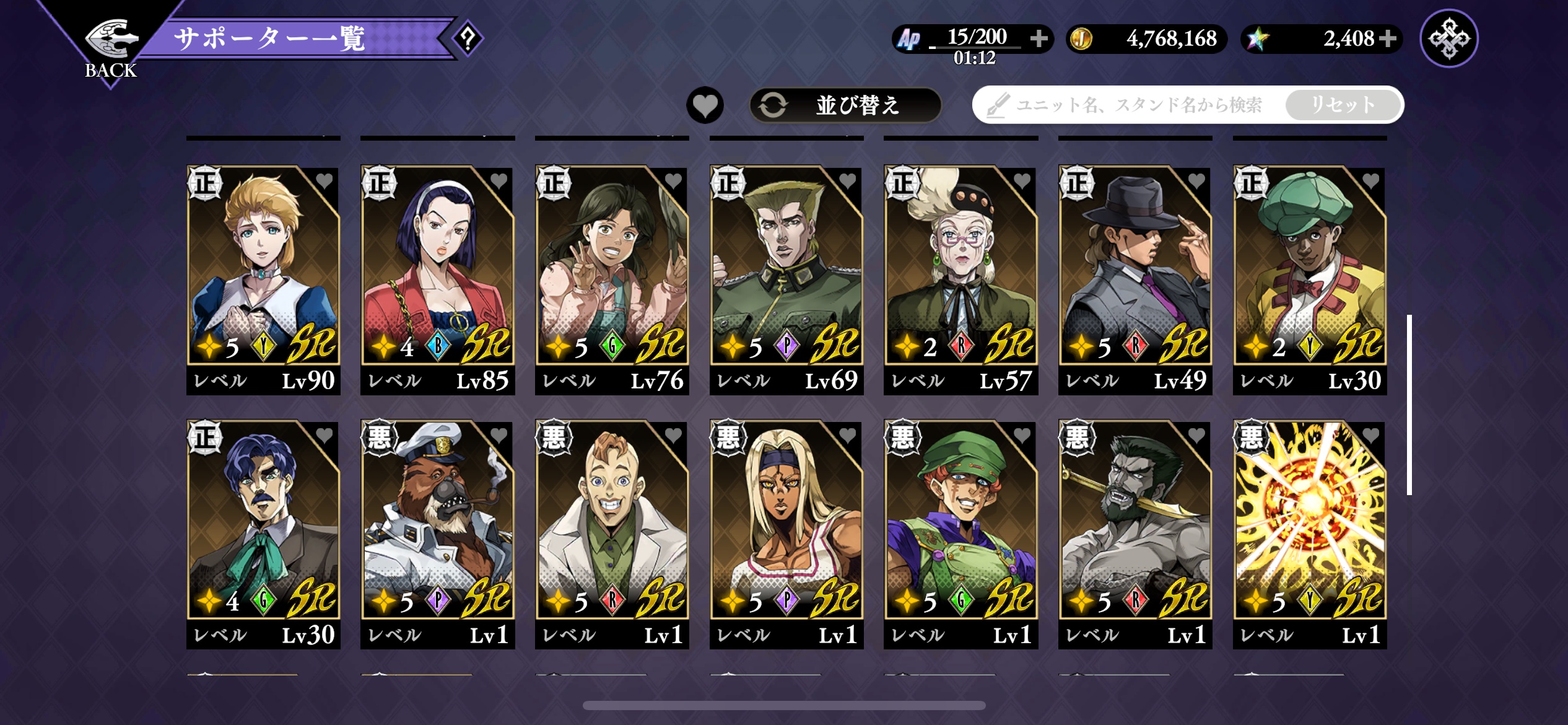
Task: Select the Lv76 peace-sign girl card
Action: 612,279
